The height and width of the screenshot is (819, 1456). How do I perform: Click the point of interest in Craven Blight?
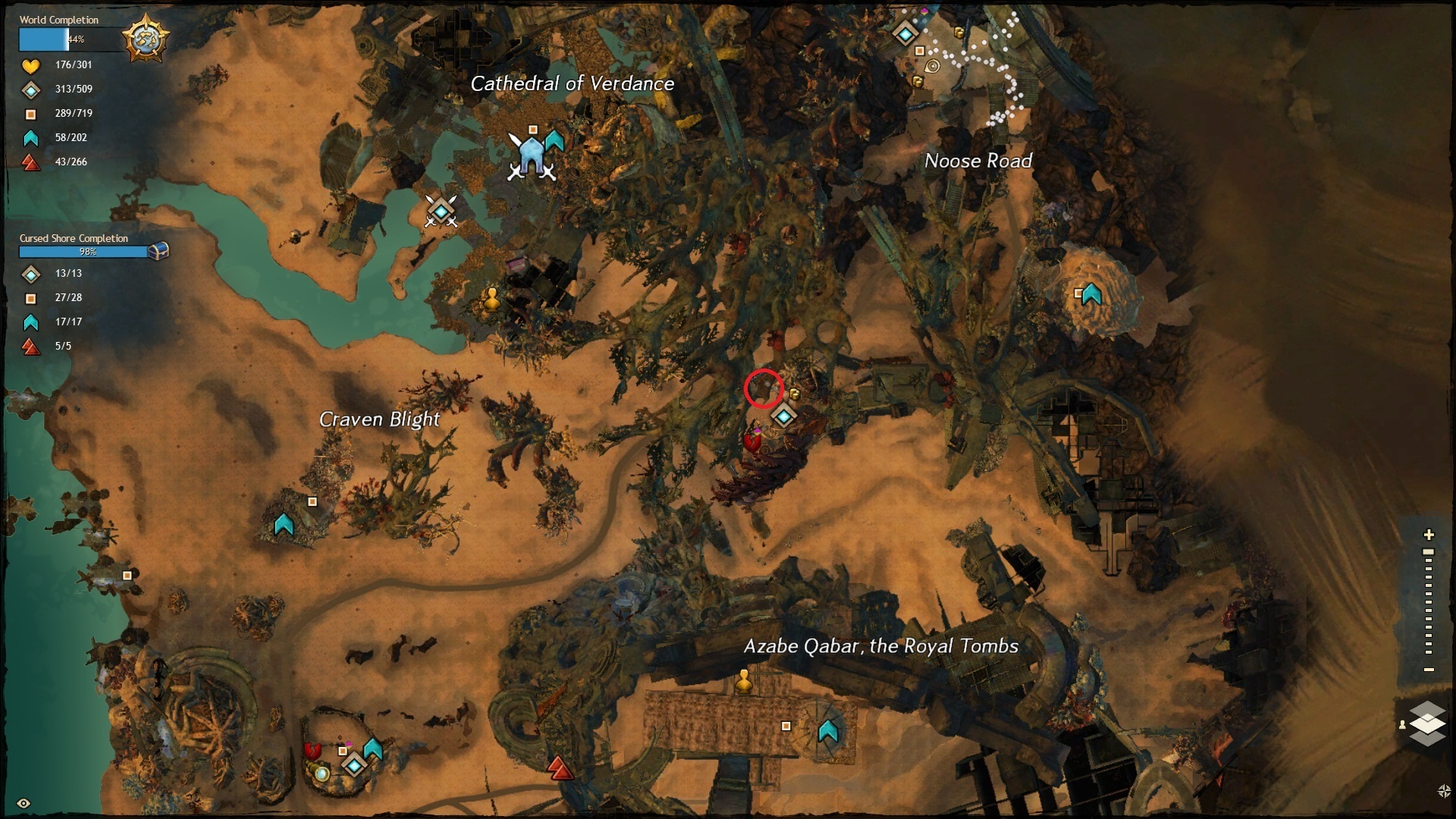pos(312,501)
